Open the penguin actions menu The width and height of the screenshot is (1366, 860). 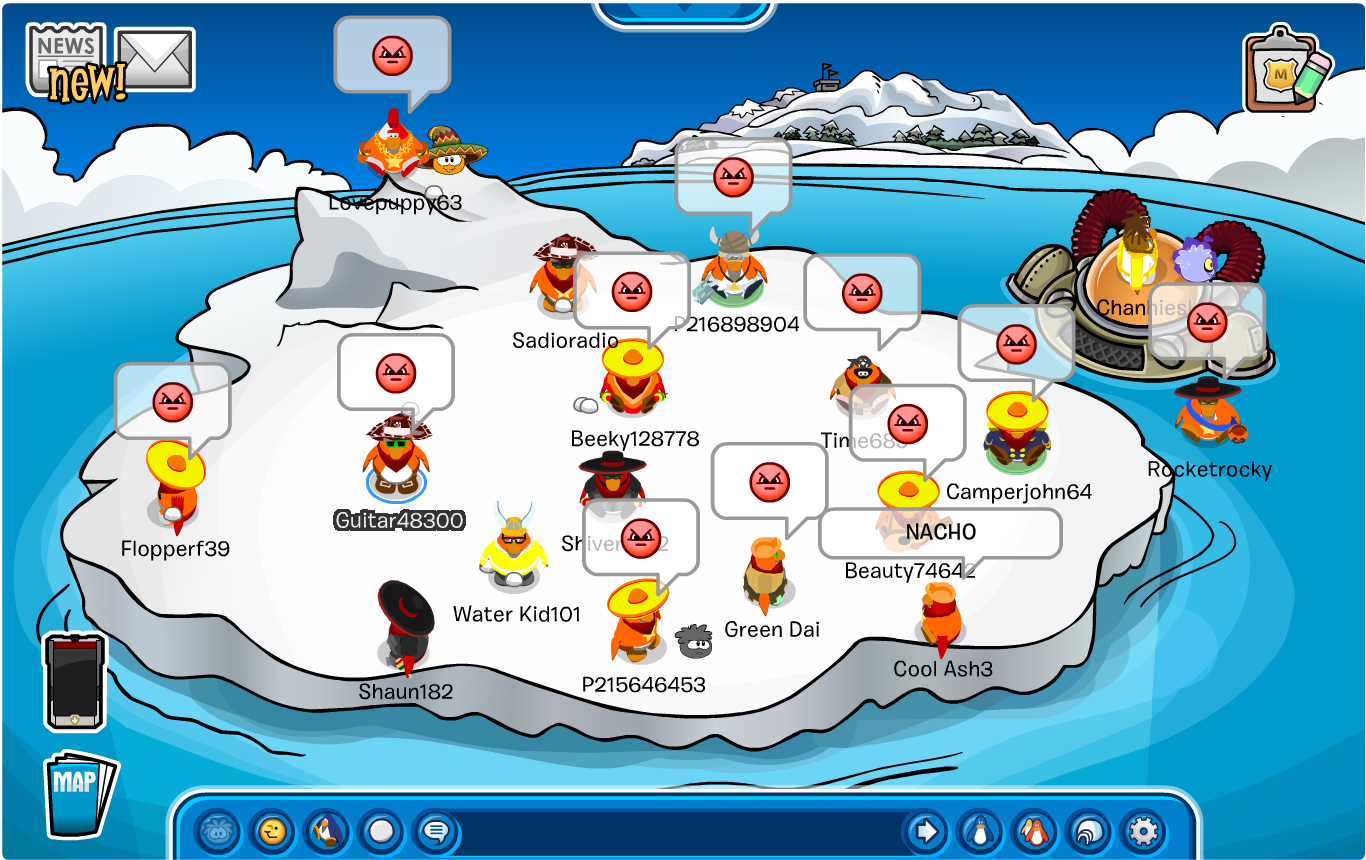click(326, 830)
